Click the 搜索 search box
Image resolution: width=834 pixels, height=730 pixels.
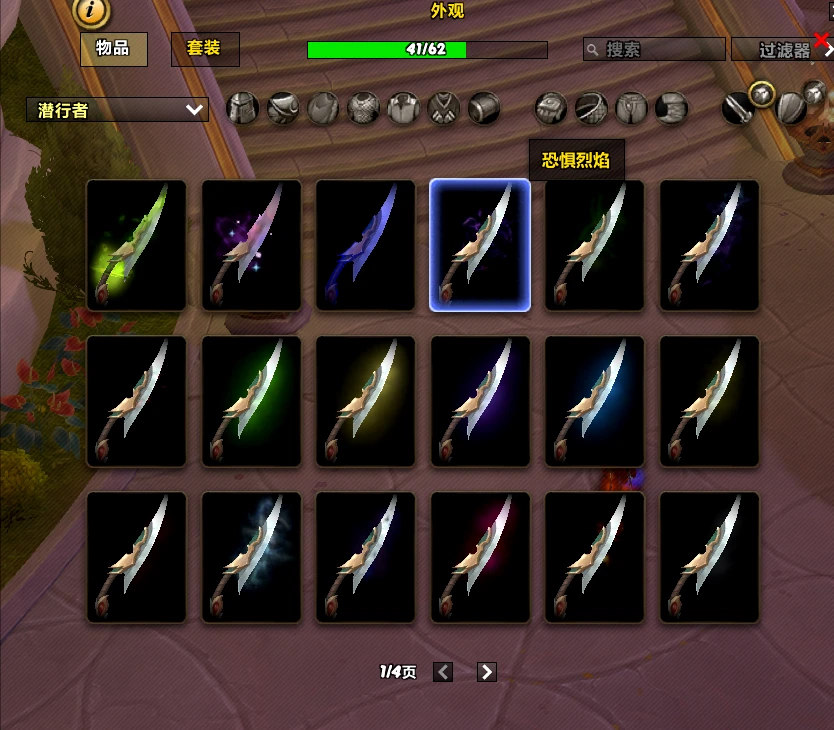(655, 49)
